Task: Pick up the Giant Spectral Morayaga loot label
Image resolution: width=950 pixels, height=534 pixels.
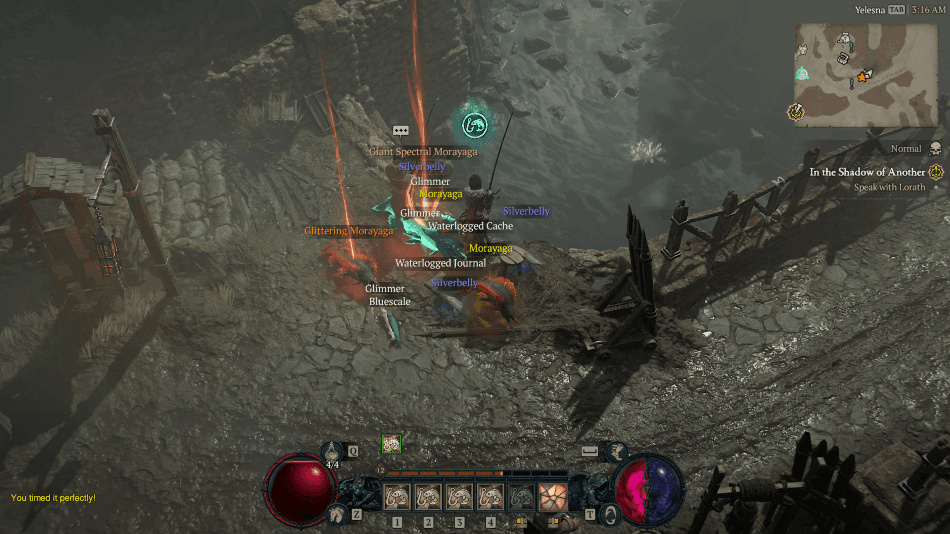Action: [423, 152]
